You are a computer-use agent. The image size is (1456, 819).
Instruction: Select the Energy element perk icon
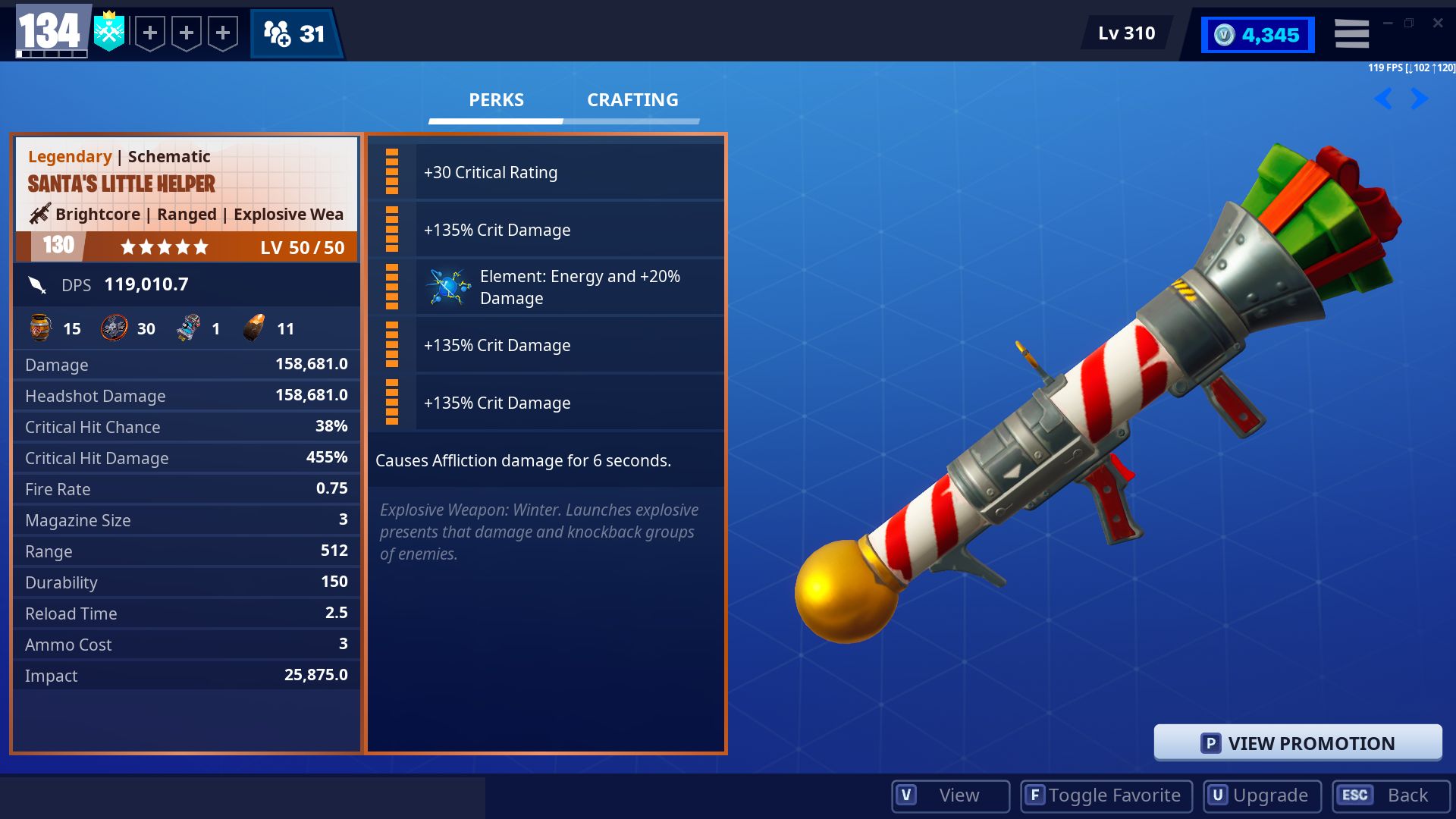pyautogui.click(x=449, y=286)
